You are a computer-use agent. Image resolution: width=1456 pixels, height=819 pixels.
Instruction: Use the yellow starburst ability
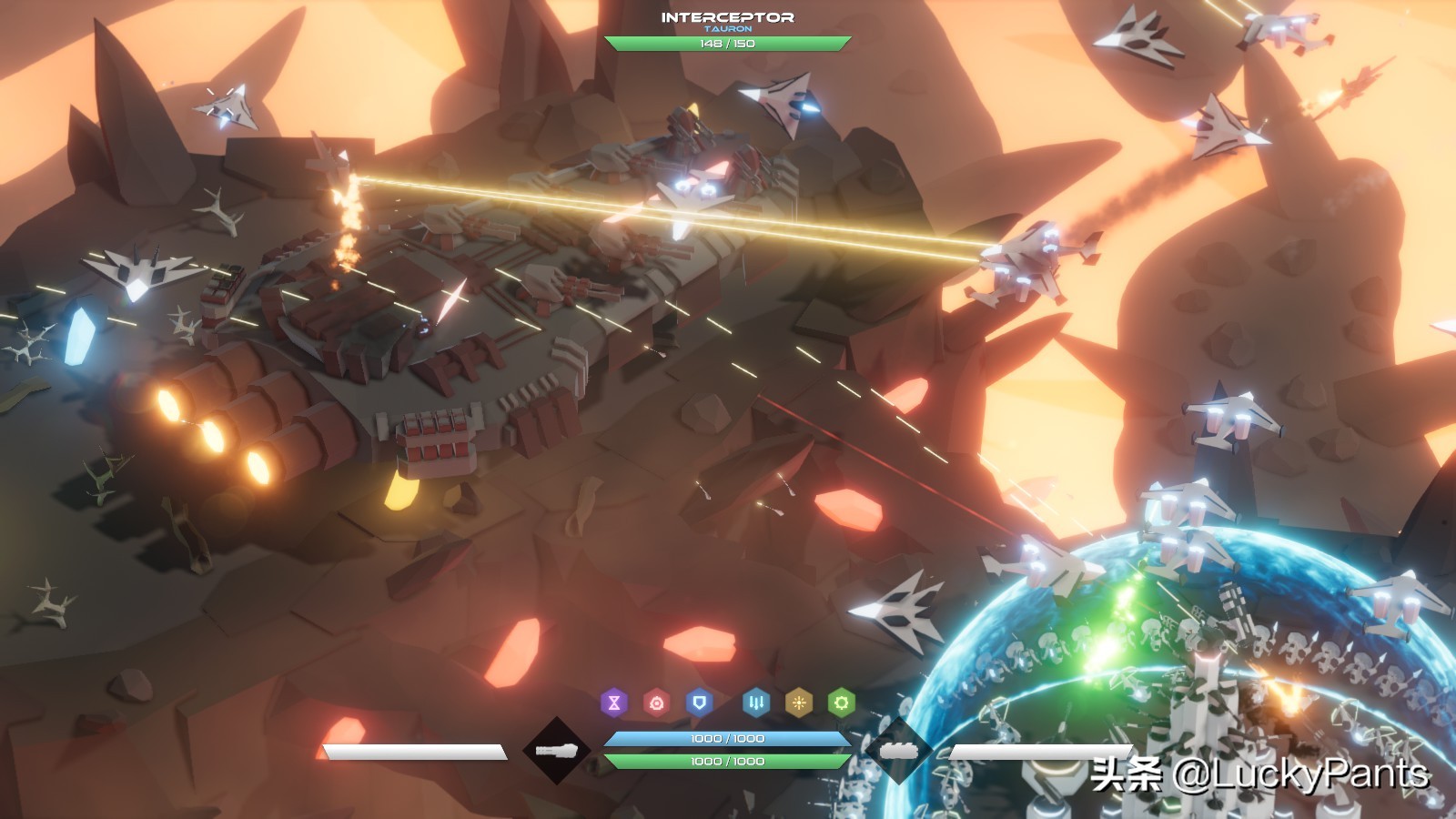tap(799, 703)
